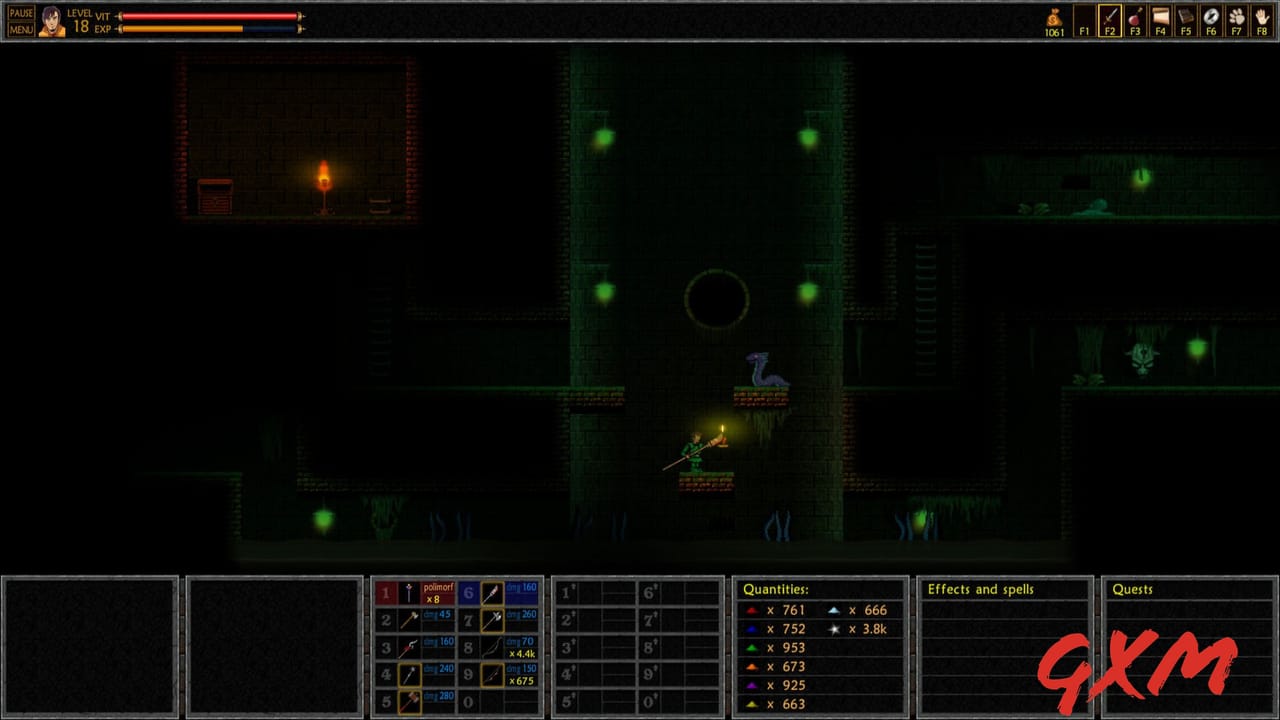Open the MENU button
Image resolution: width=1280 pixels, height=720 pixels.
pyautogui.click(x=20, y=28)
